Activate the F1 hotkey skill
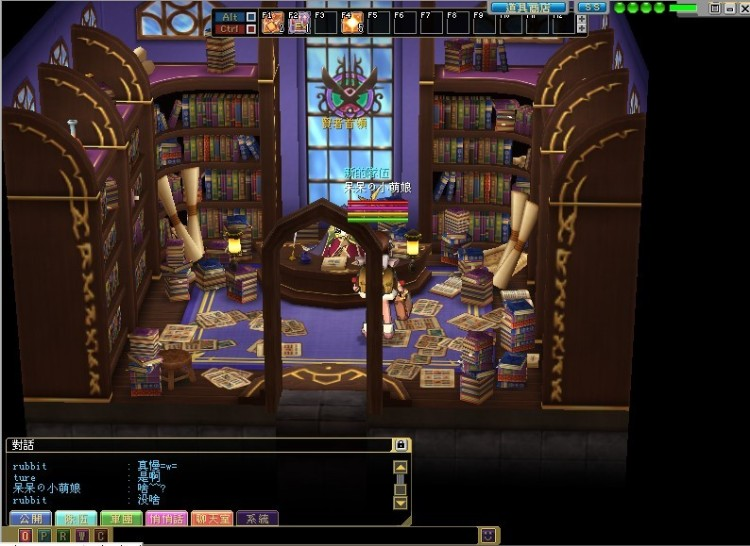 [272, 22]
